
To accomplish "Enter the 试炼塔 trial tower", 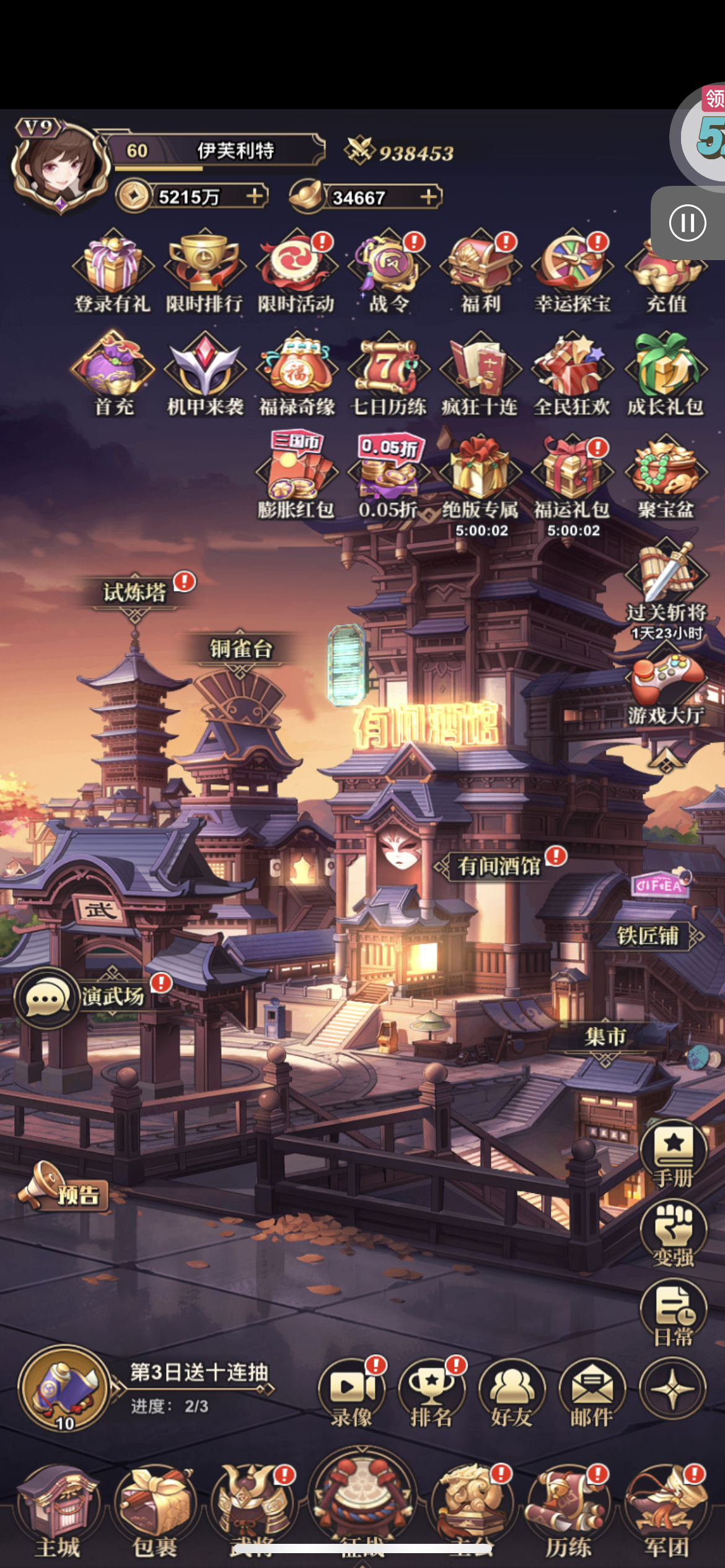I will click(x=134, y=593).
